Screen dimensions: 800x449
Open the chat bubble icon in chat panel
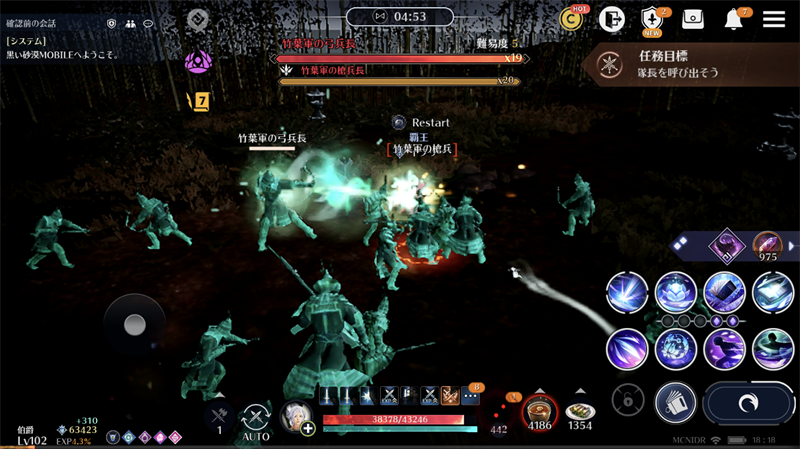click(x=149, y=23)
